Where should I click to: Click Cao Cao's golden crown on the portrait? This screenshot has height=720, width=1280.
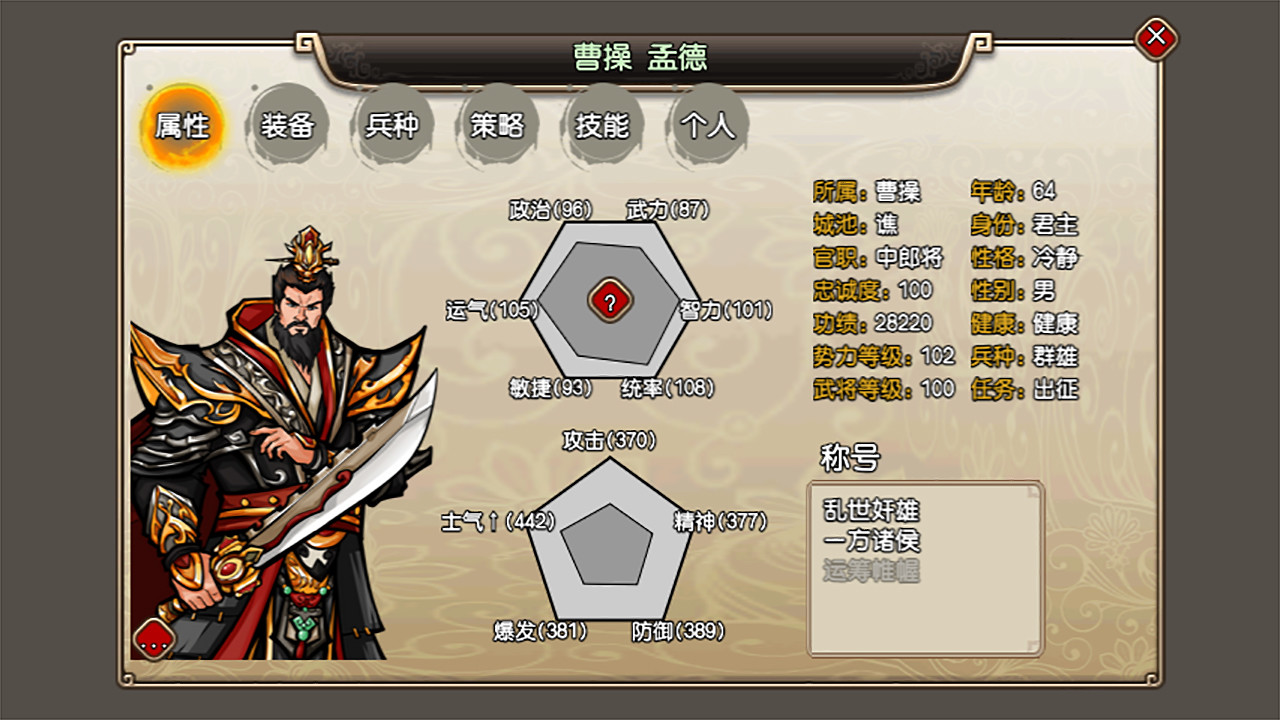pos(310,253)
